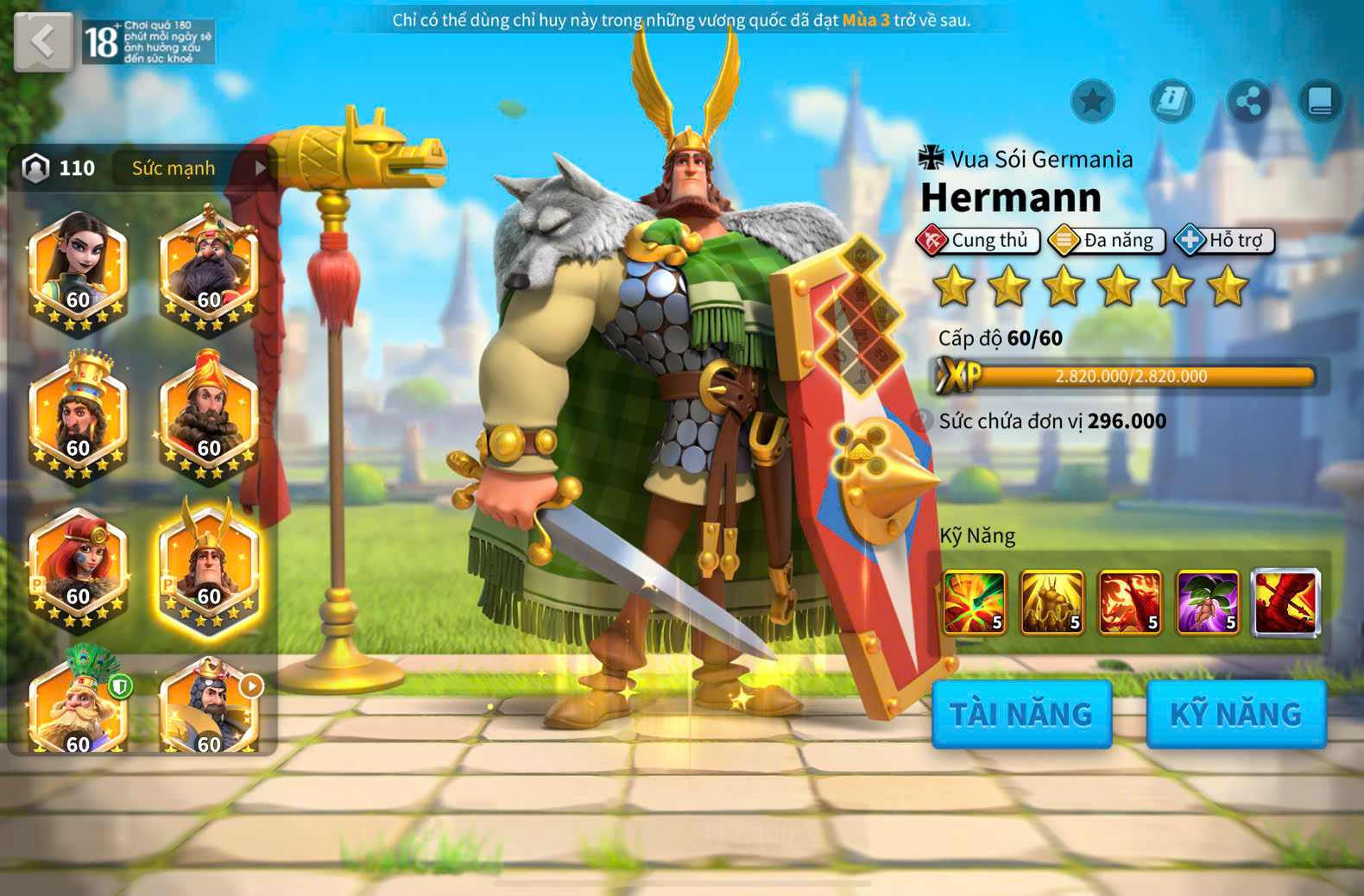This screenshot has height=896, width=1364.
Task: Open the KỸ NĂNG skills screen
Action: [x=1235, y=714]
